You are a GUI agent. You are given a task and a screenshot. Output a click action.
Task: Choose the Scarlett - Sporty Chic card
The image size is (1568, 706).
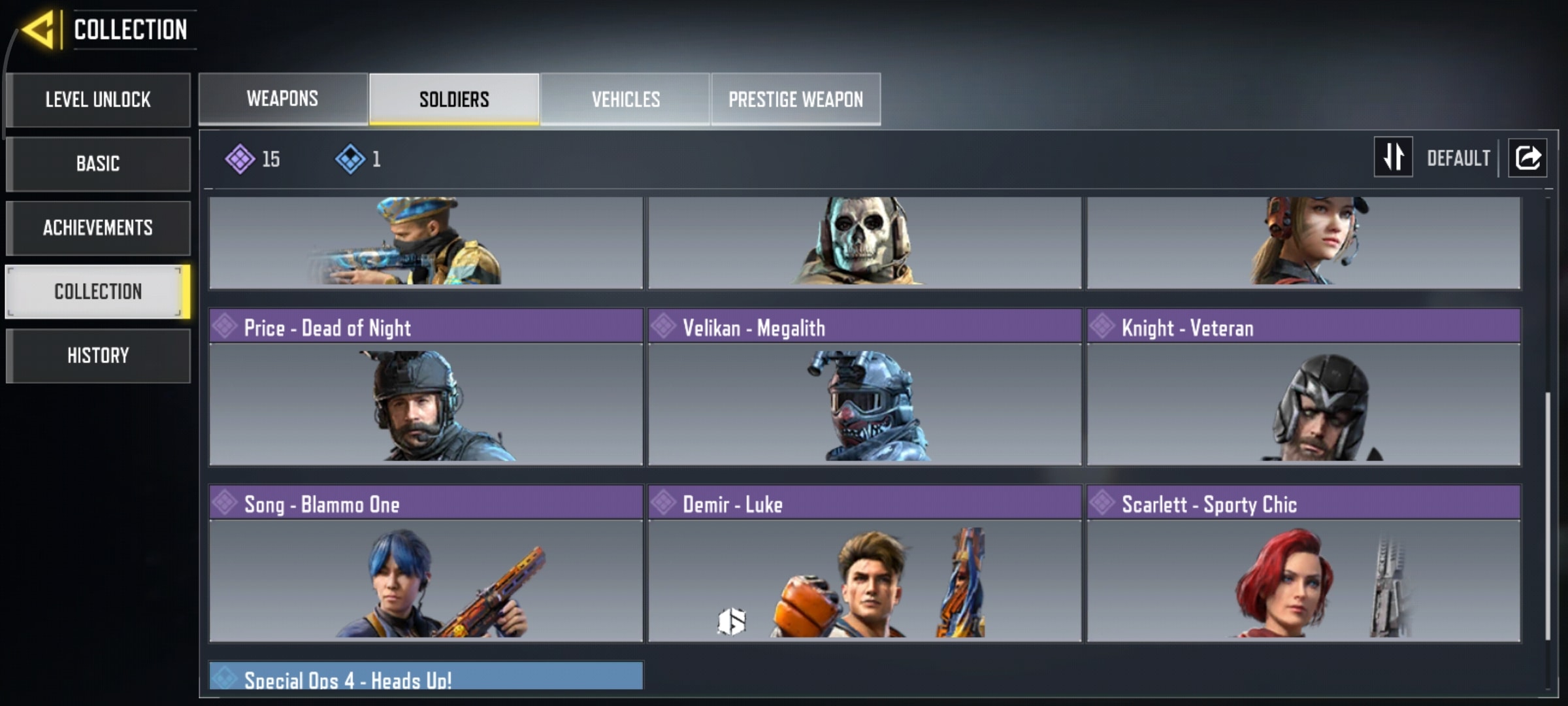(x=1303, y=563)
